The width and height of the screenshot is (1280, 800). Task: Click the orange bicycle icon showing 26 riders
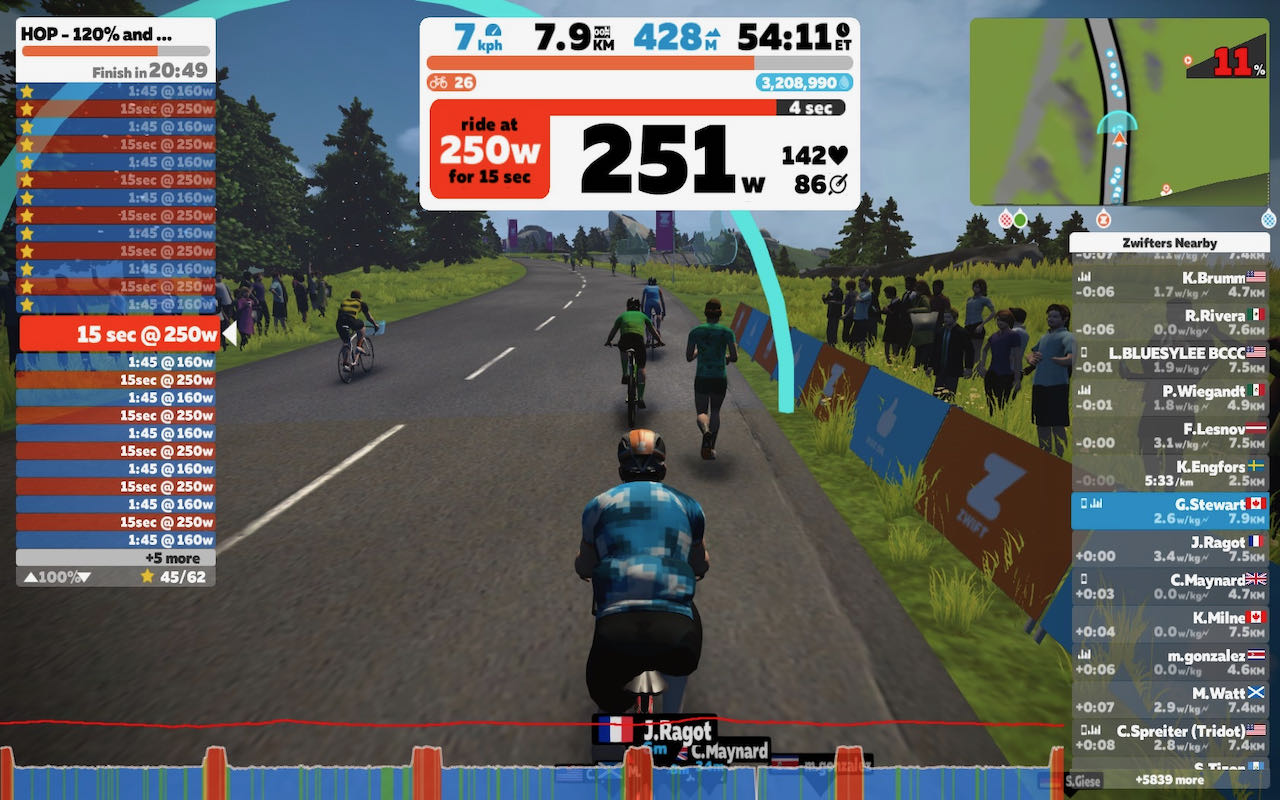click(x=440, y=82)
